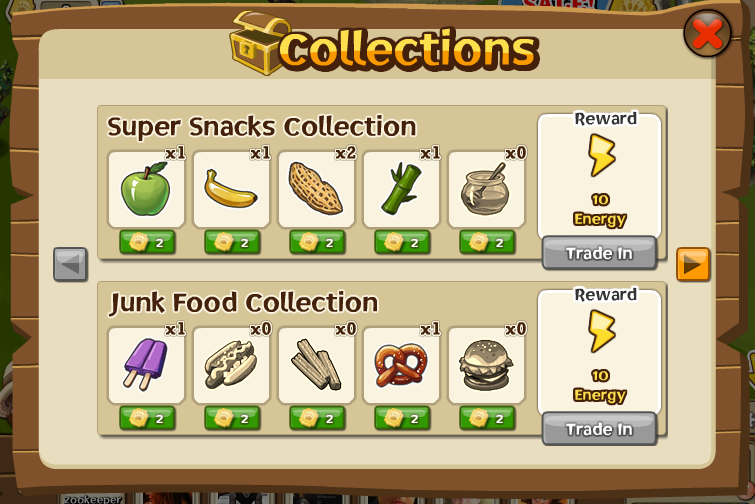Screen dimensions: 755x504
Task: Select the pretzel item
Action: click(401, 365)
